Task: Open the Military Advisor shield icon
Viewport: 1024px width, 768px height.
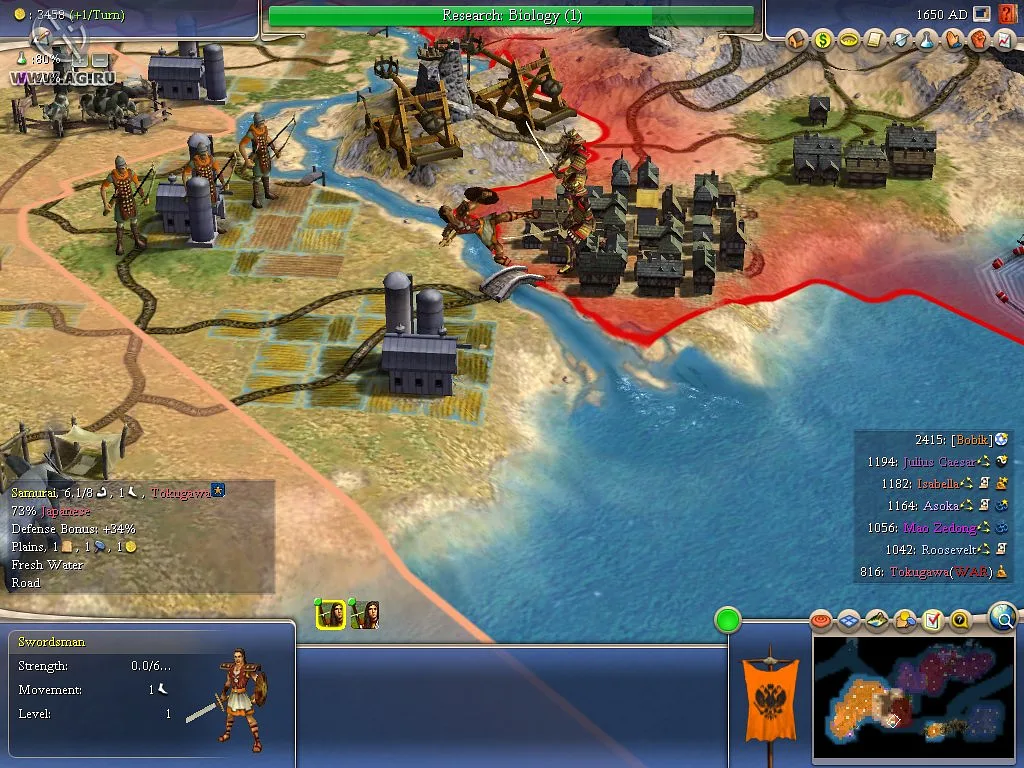Action: [x=901, y=40]
